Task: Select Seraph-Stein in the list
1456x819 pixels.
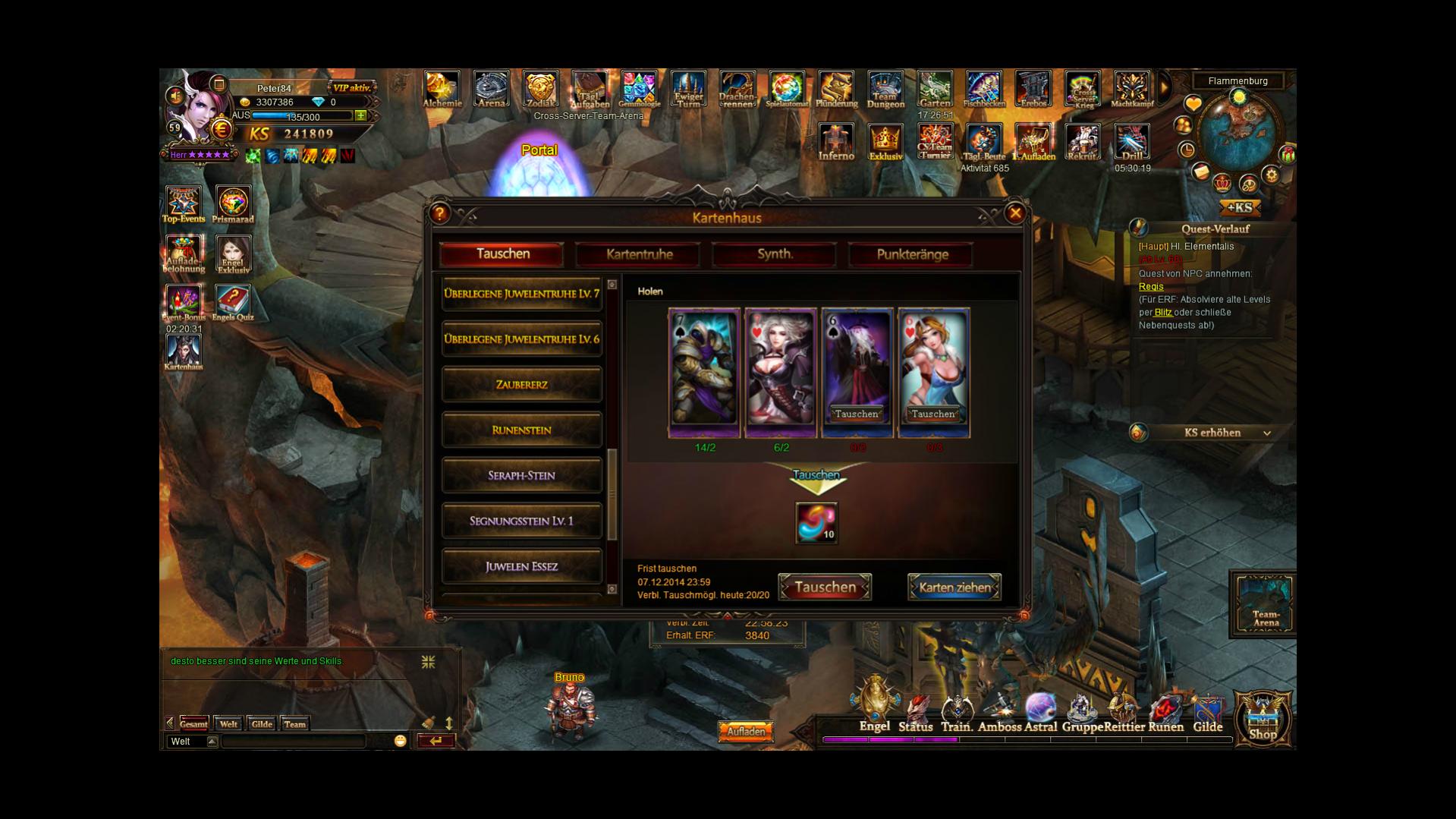Action: click(521, 476)
